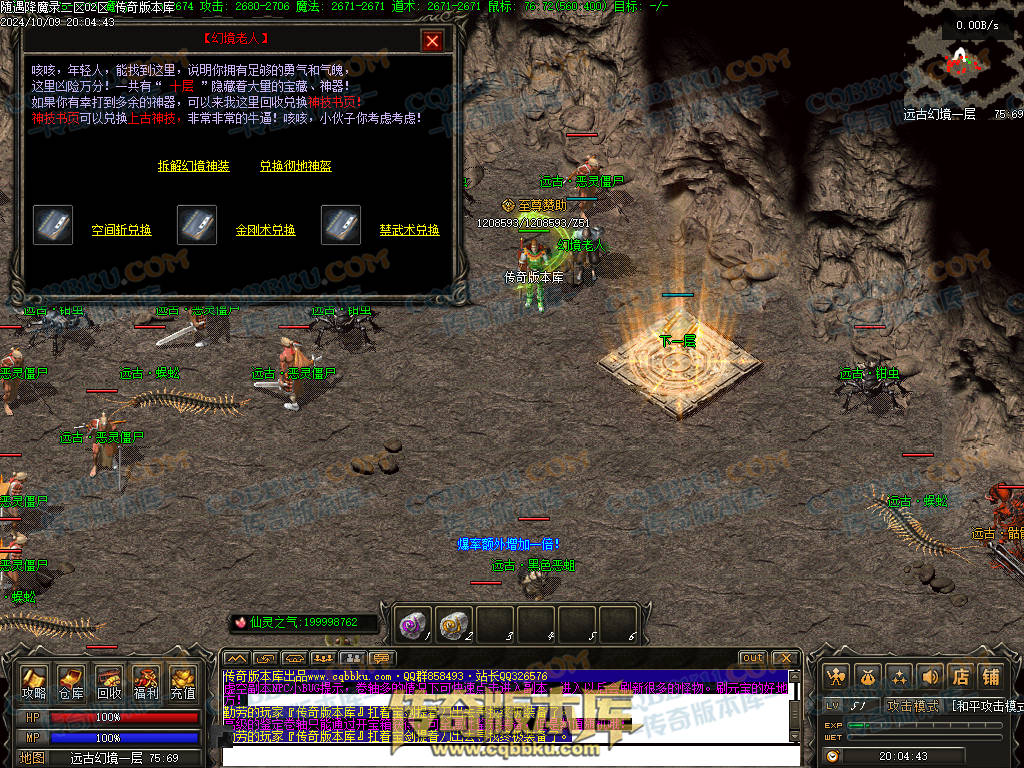Select the 兑换彻地神盔 option
The image size is (1024, 768).
tap(296, 166)
